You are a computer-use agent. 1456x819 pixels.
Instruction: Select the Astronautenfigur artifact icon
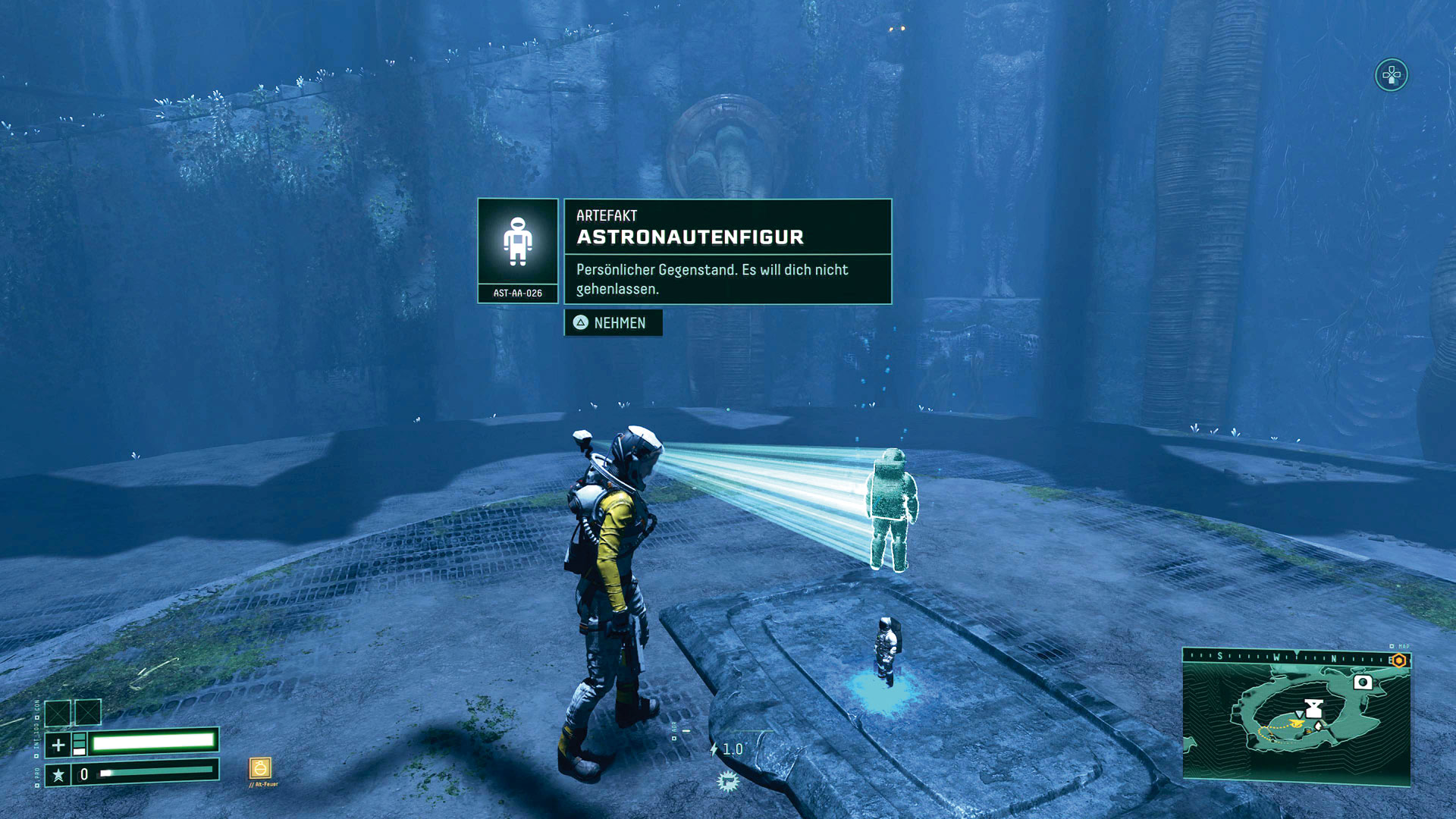click(x=518, y=242)
